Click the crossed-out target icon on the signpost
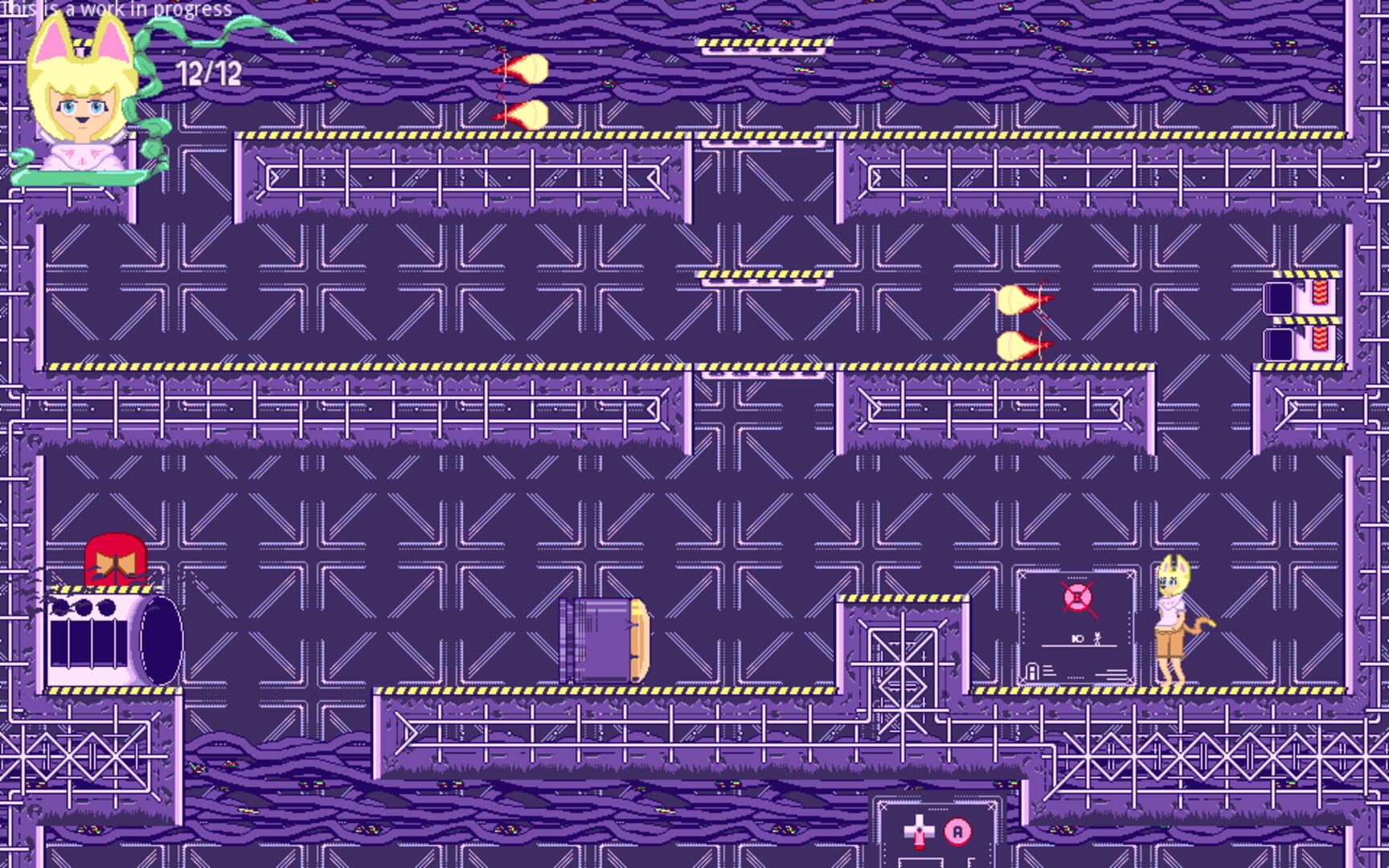1389x868 pixels. (1077, 597)
